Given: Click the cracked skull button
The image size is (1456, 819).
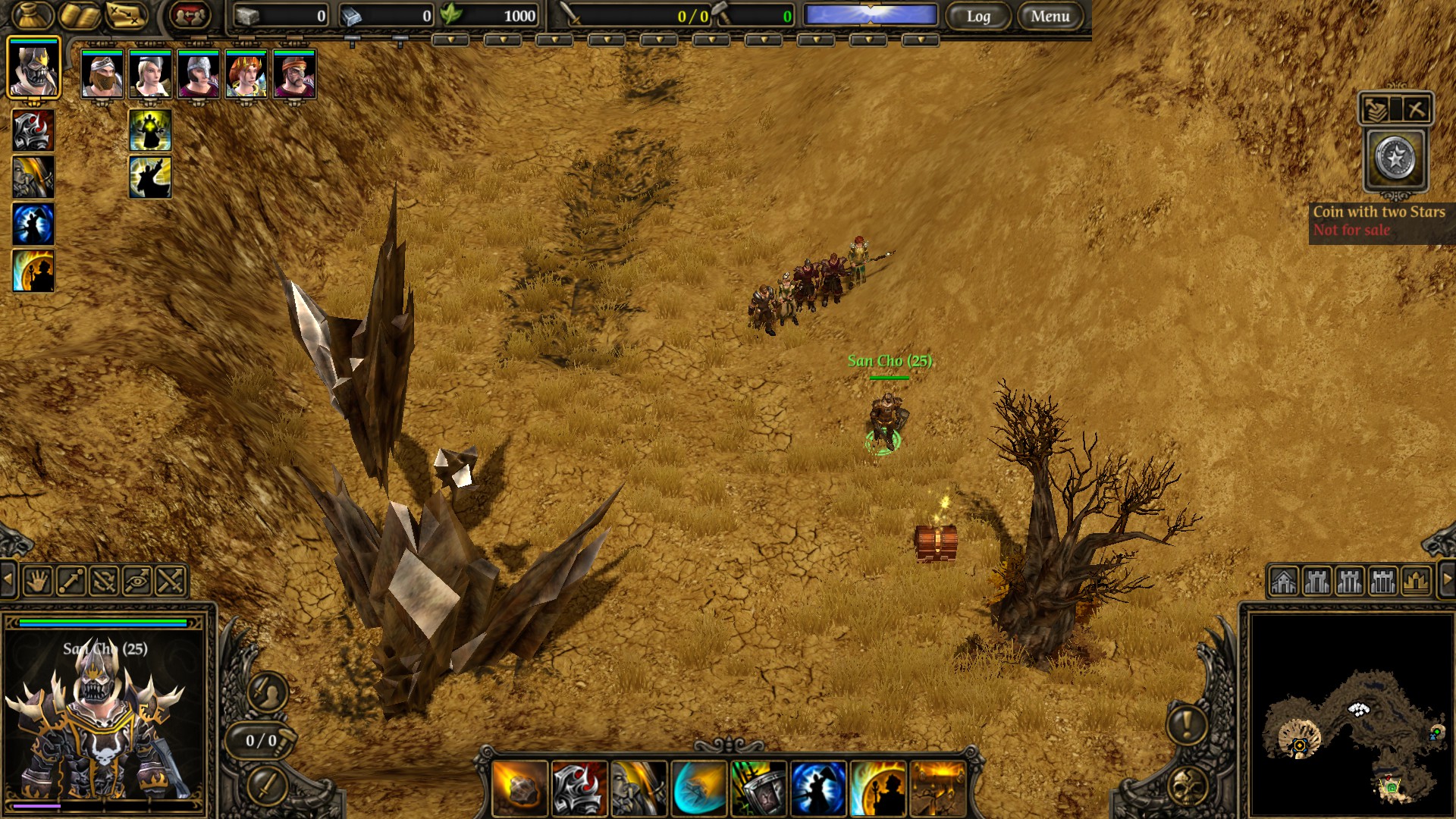Looking at the screenshot, I should coord(1187,787).
